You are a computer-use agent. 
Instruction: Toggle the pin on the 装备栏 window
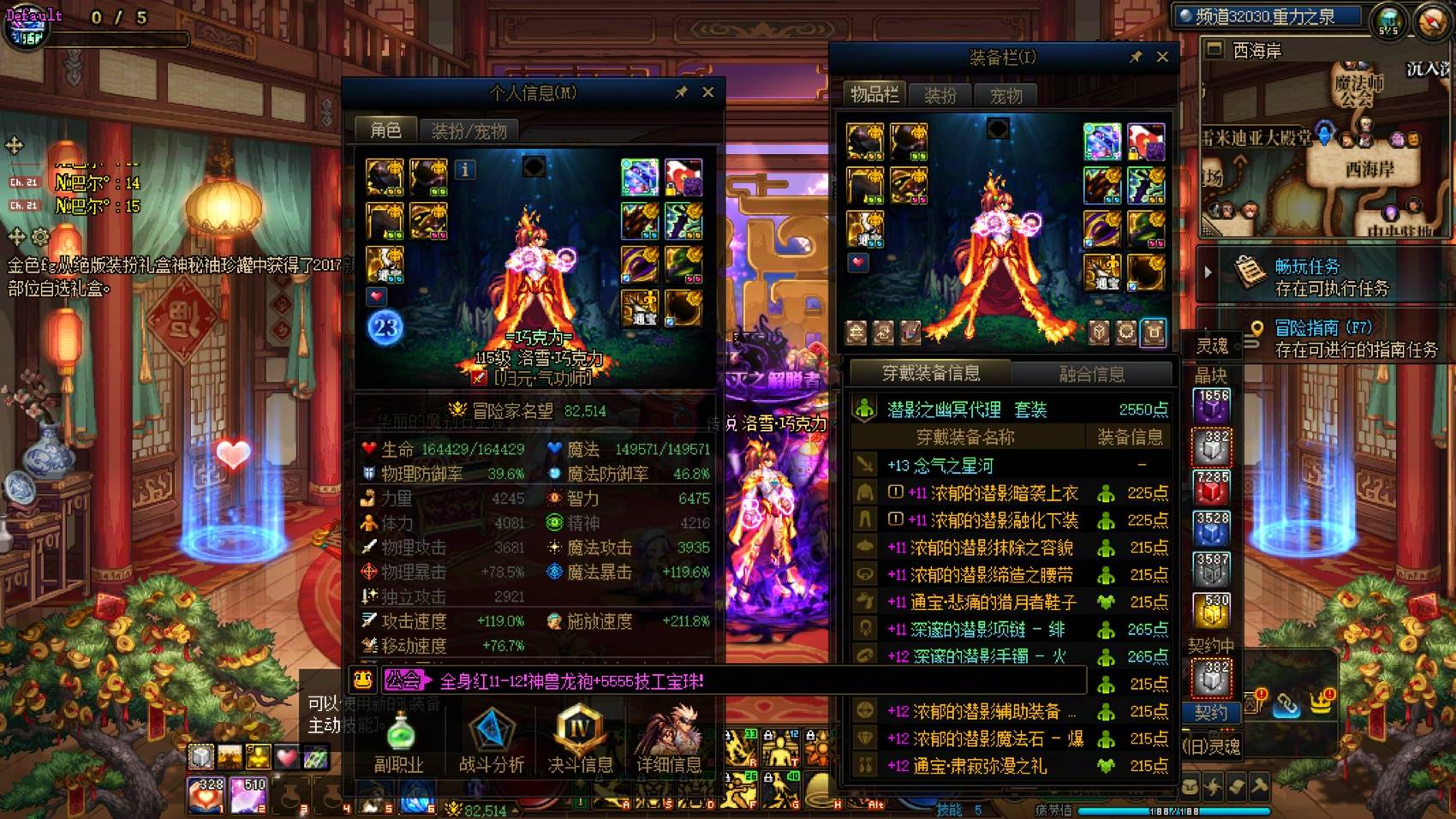coord(1137,57)
